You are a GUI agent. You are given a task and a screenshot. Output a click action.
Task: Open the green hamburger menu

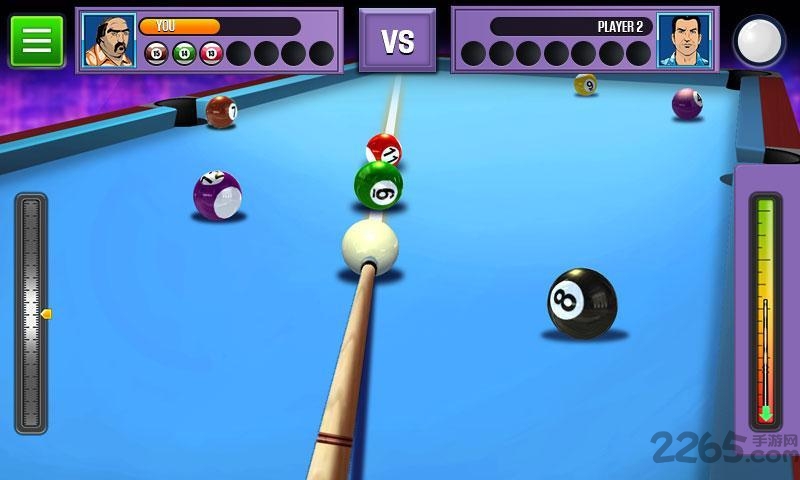click(37, 40)
